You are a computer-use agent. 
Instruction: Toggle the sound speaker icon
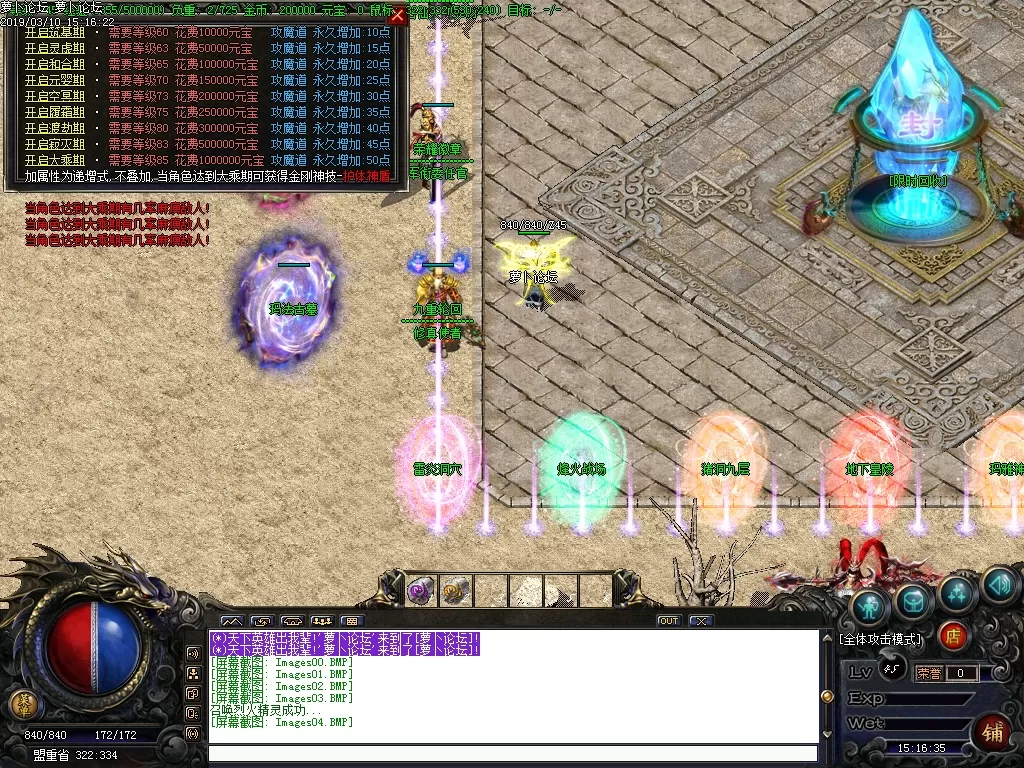click(x=998, y=585)
